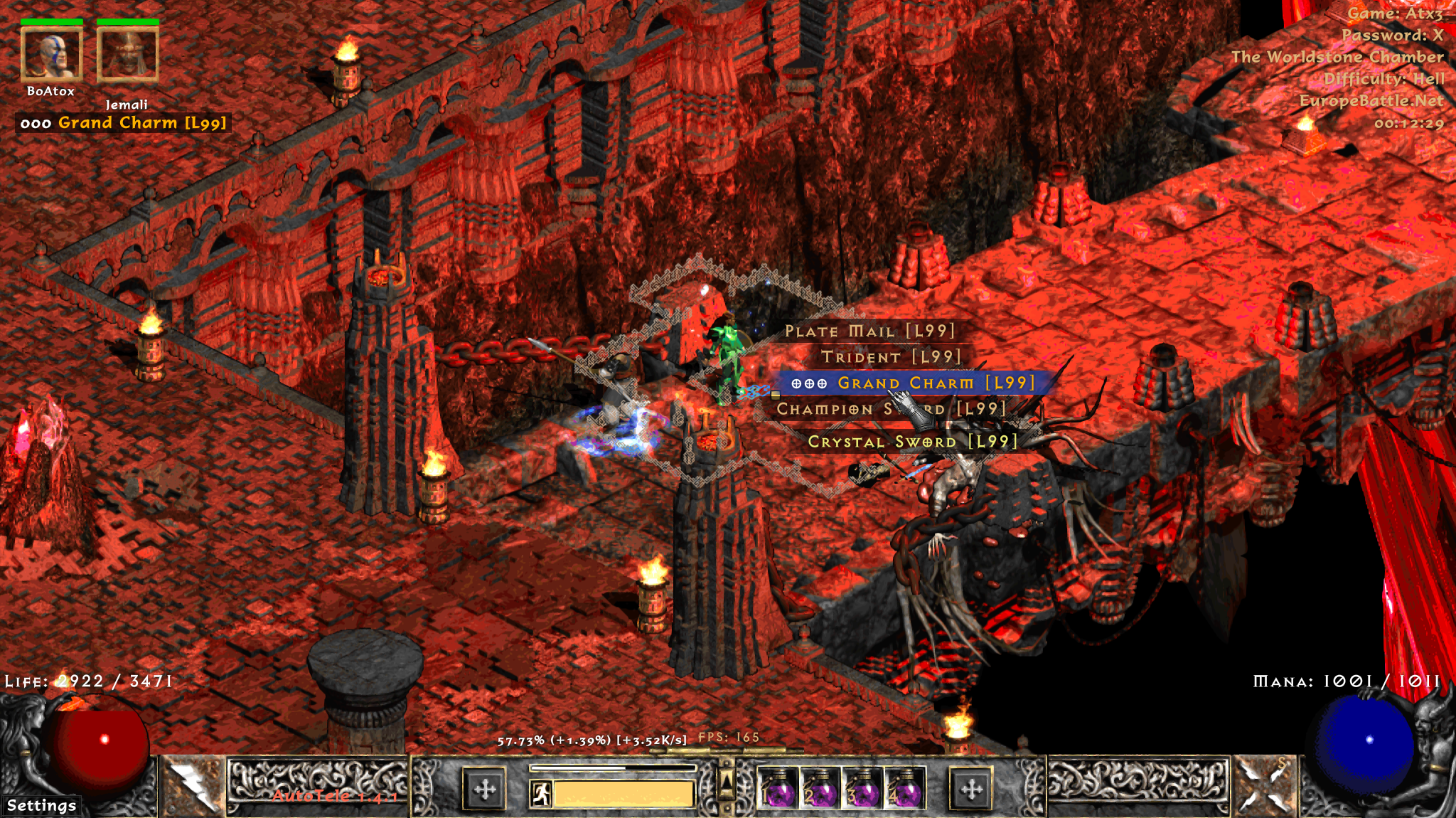Toggle the run/walk icon
This screenshot has width=1456, height=818.
541,793
